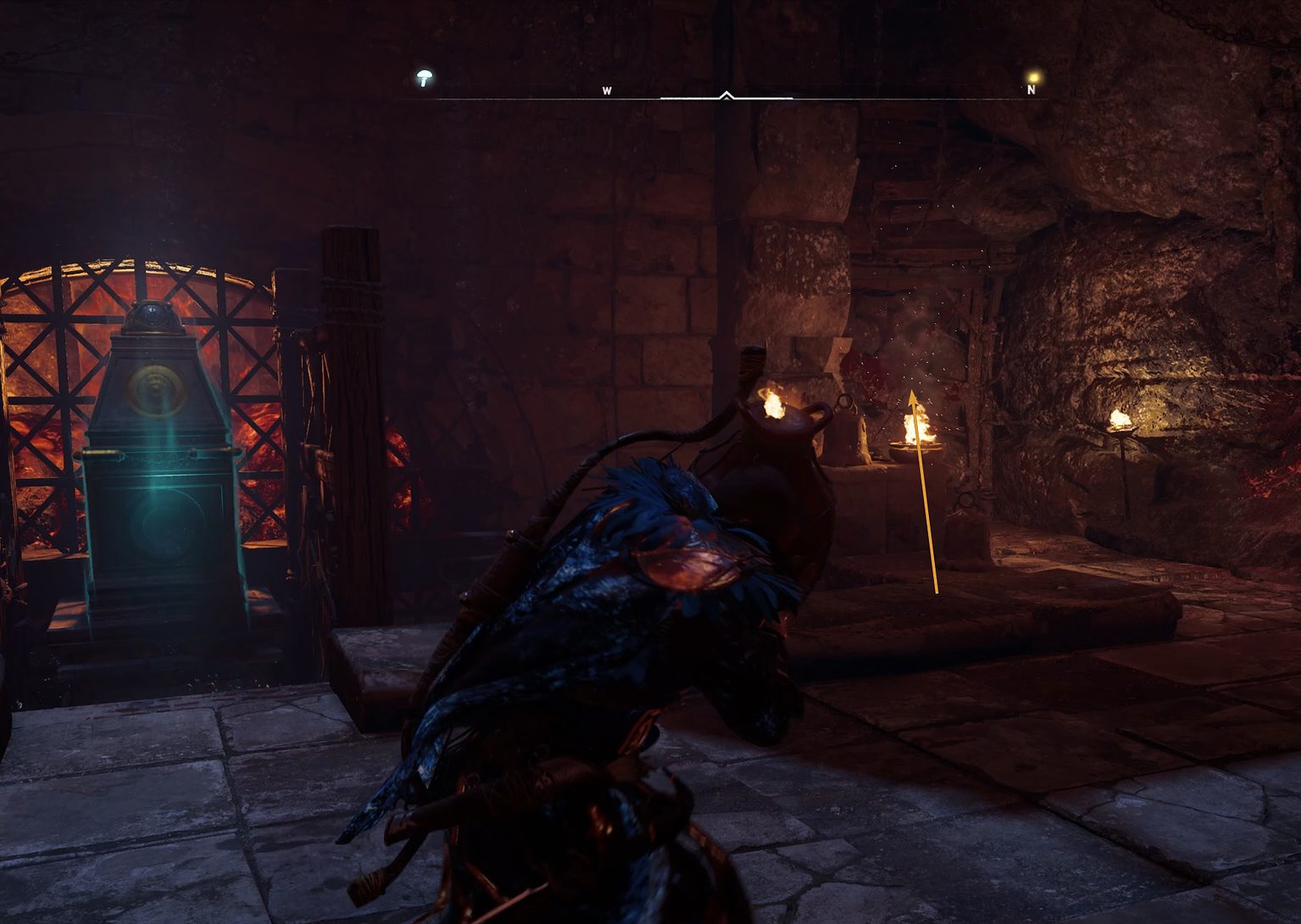This screenshot has width=1301, height=924.
Task: Click the W cardinal letter on the compass
Action: pos(608,89)
